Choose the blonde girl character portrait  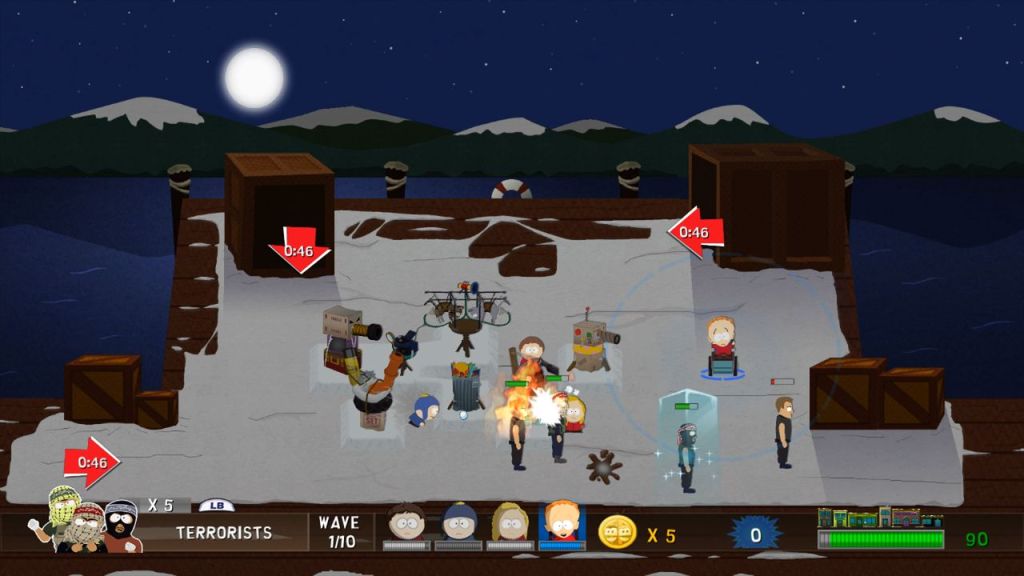click(510, 523)
